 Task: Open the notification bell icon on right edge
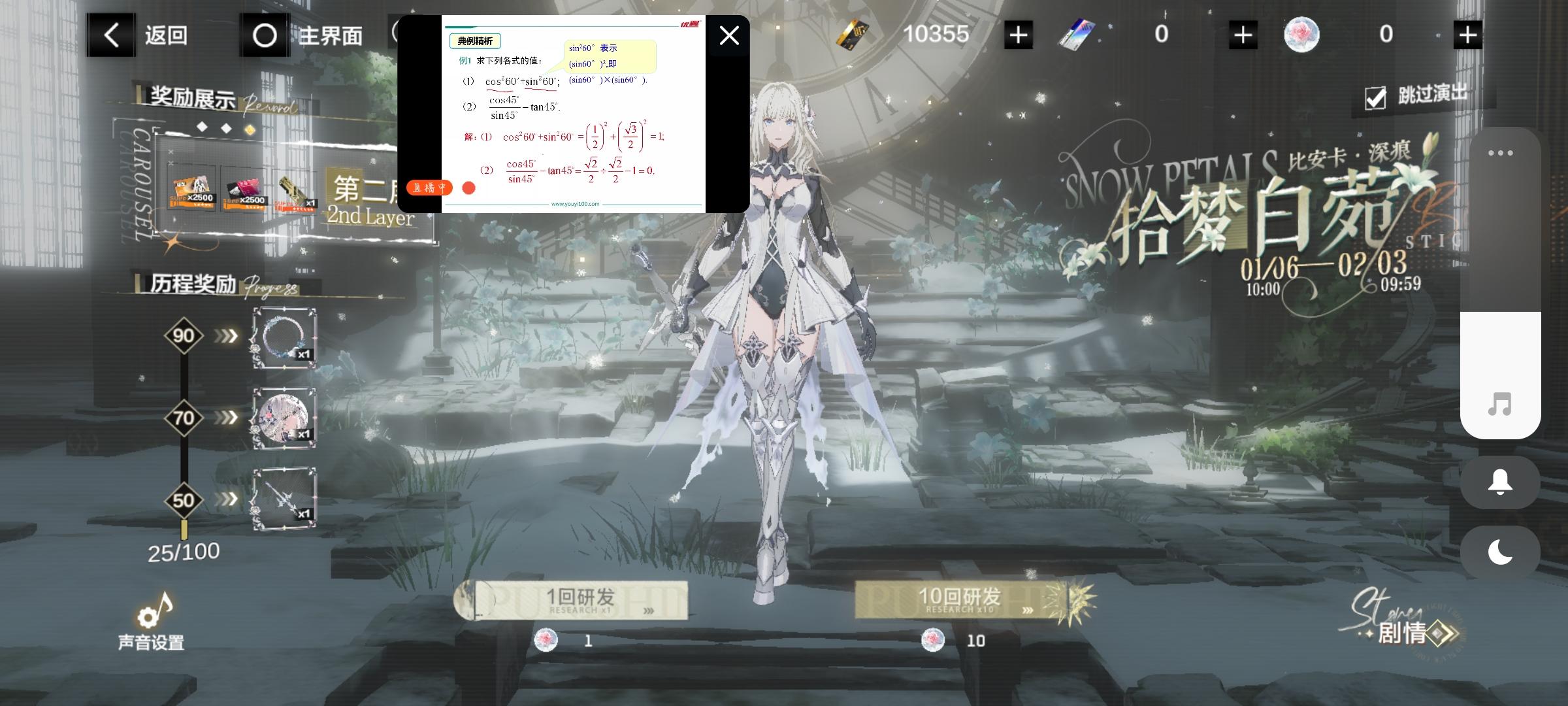pos(1499,482)
